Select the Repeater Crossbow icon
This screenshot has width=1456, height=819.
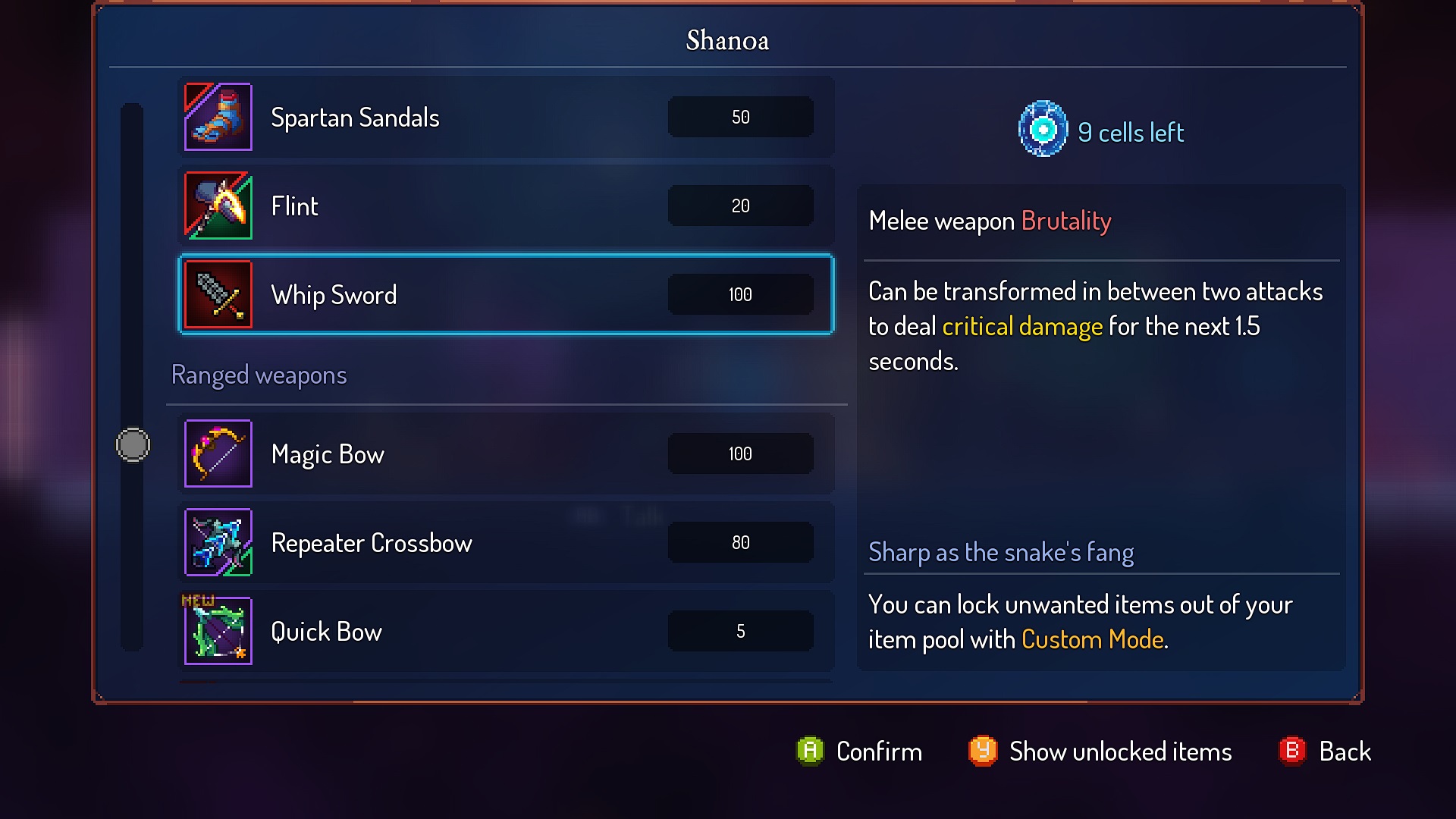coord(218,542)
